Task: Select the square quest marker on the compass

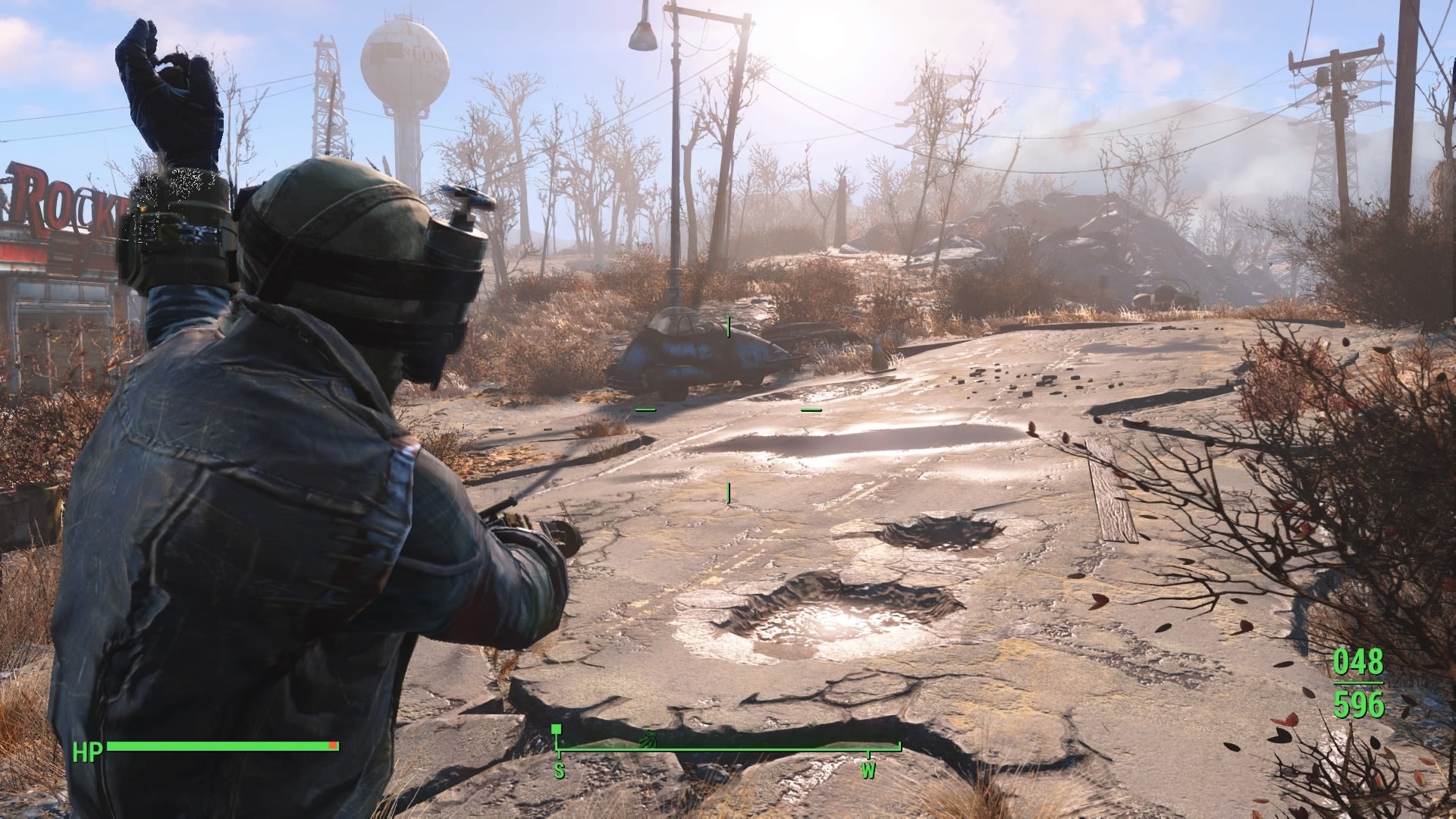Action: tap(557, 730)
